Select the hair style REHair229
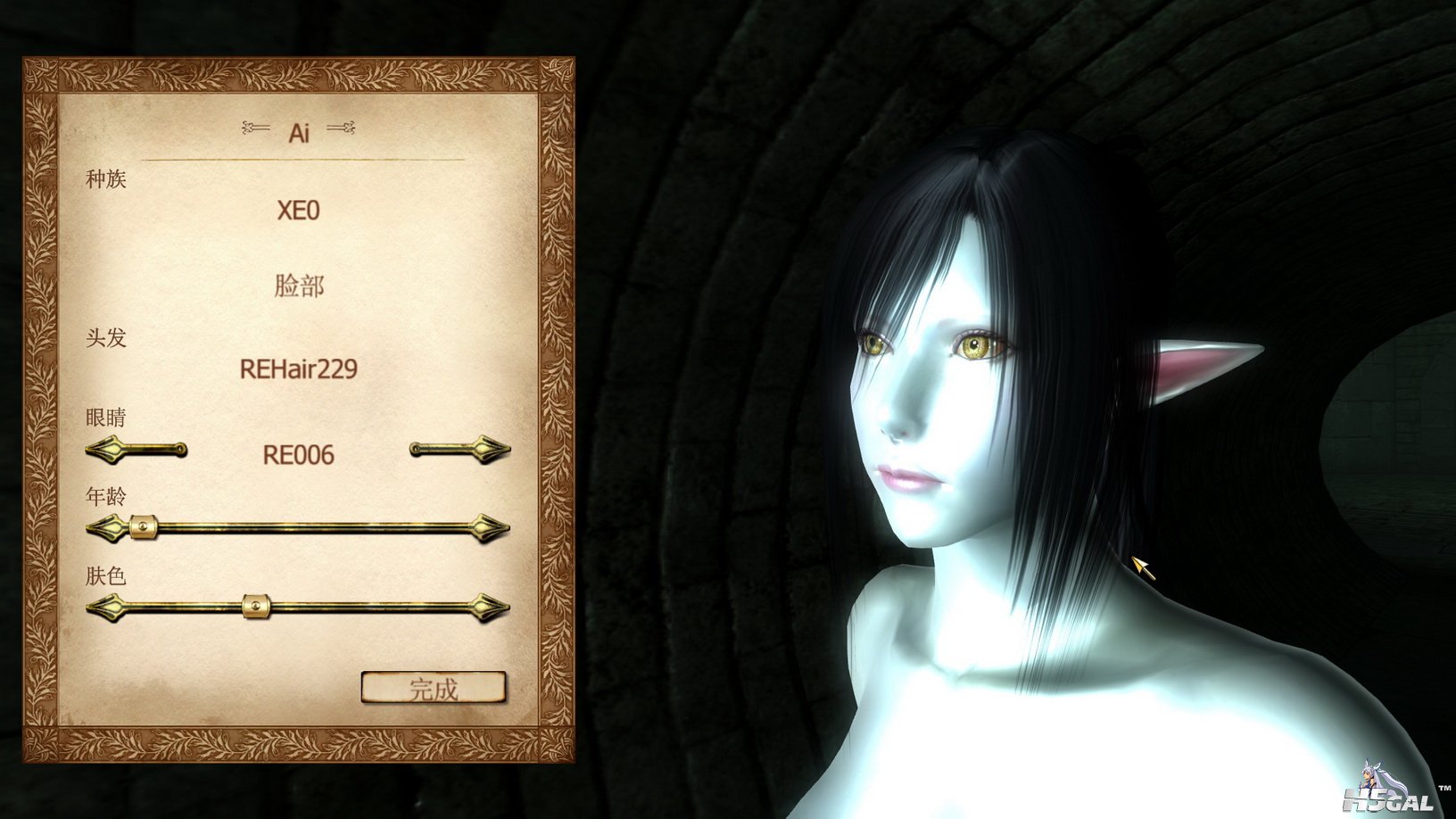 tap(298, 368)
